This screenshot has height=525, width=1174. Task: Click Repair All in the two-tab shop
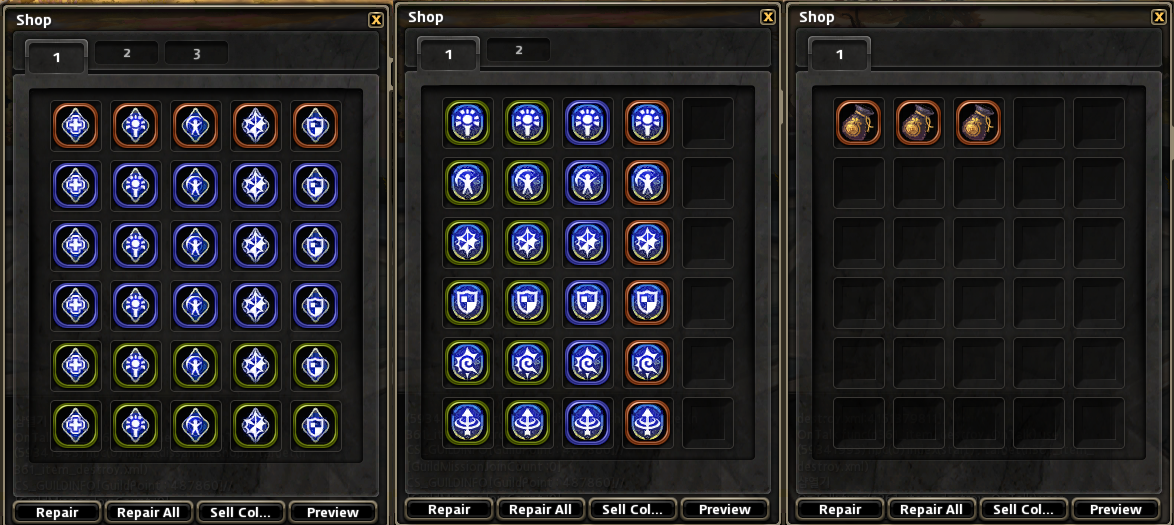coord(540,510)
